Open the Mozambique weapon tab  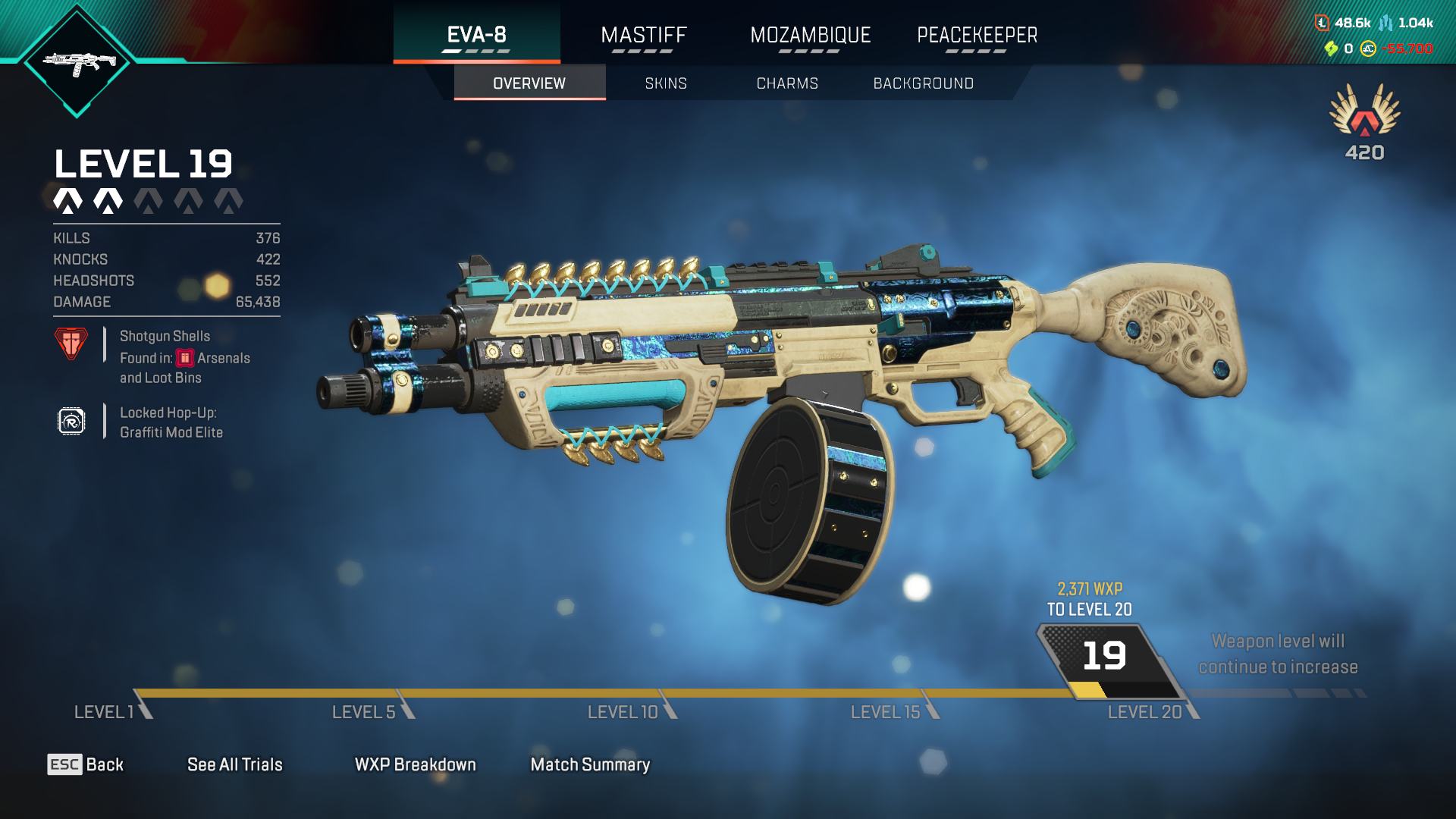point(810,35)
